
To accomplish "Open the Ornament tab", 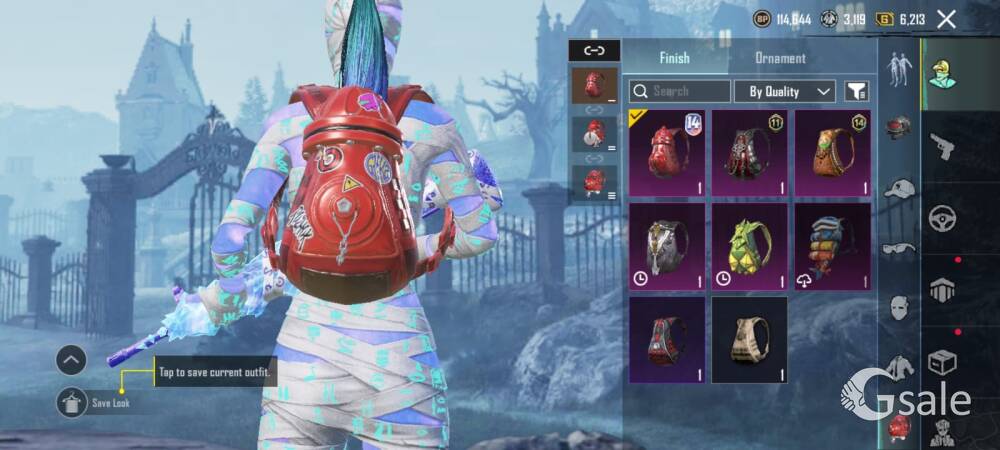I will (780, 58).
